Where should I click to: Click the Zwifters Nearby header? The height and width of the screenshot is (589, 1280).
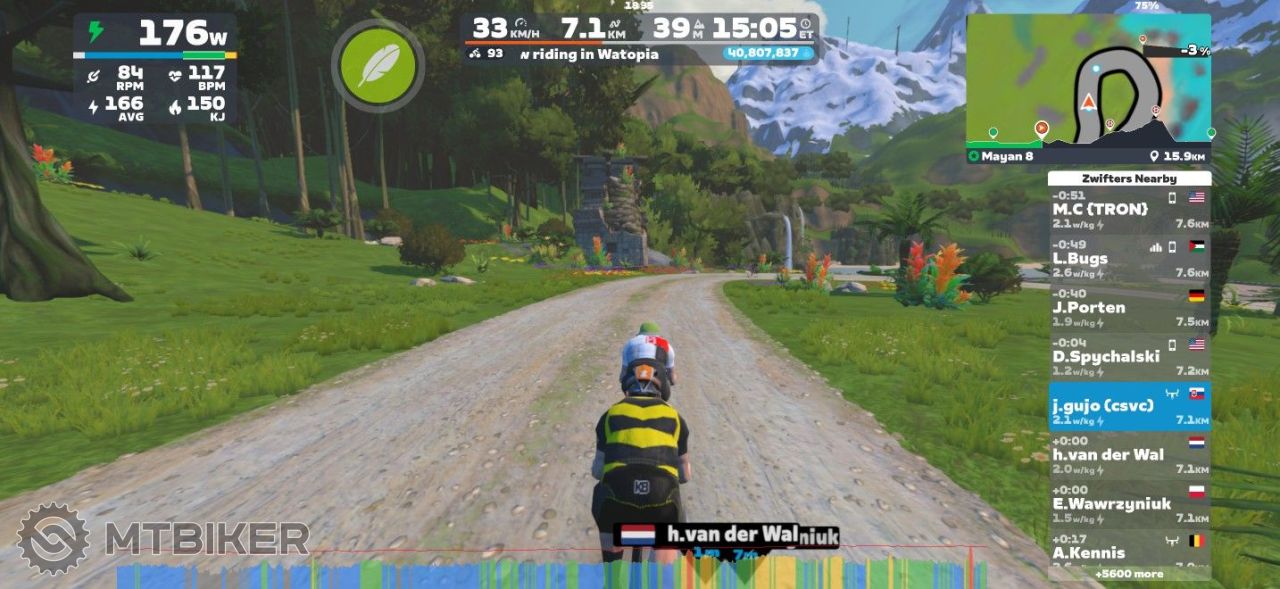click(x=1129, y=178)
